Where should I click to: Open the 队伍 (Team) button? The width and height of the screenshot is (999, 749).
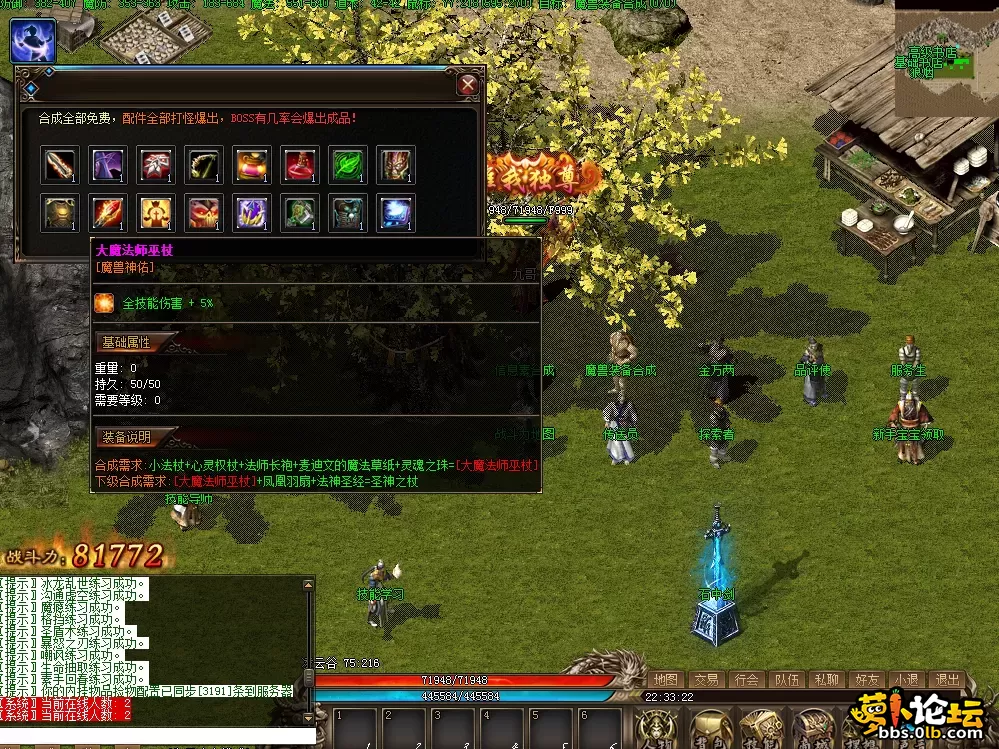click(786, 680)
